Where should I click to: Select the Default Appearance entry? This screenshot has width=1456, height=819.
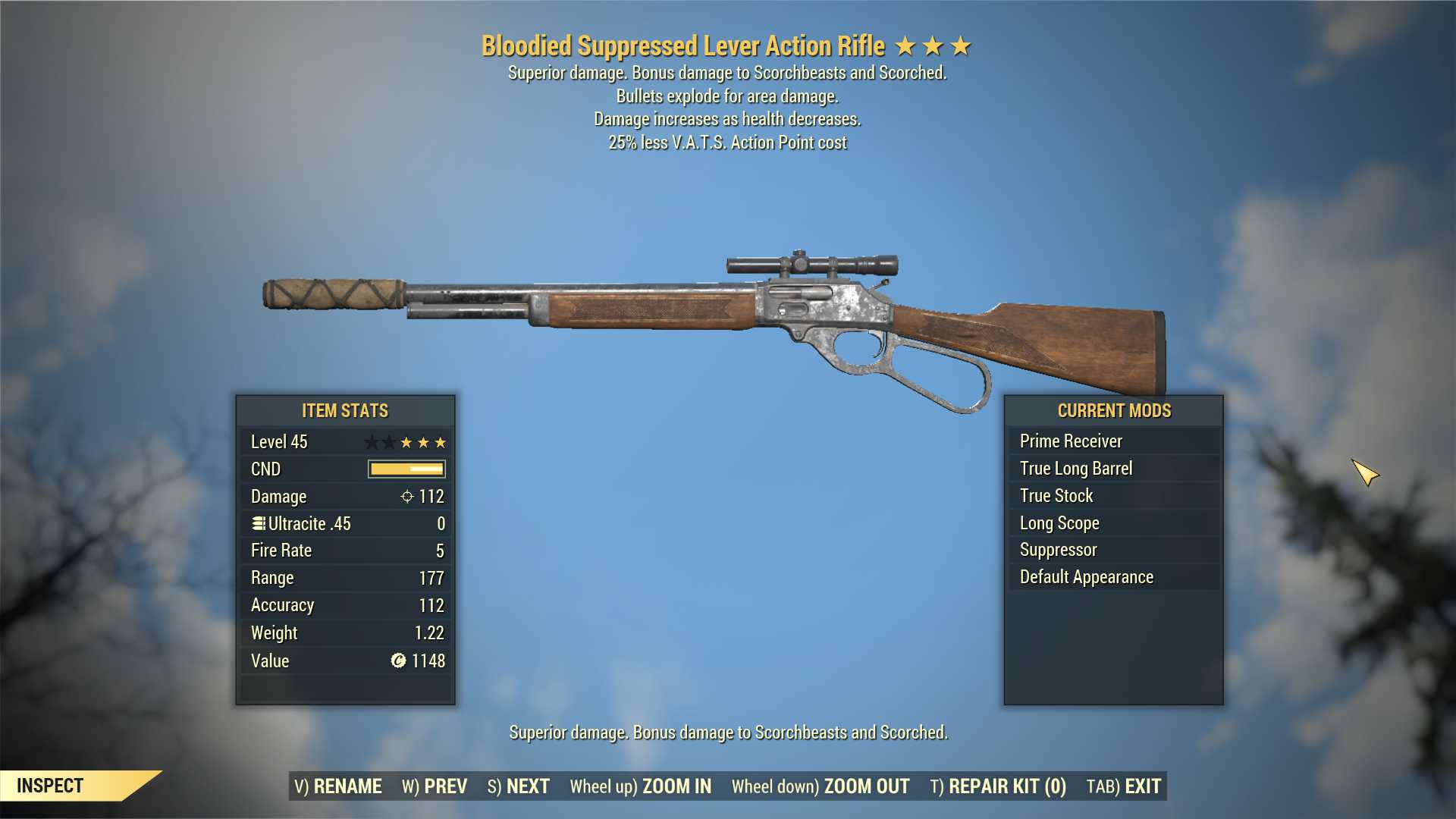(1087, 577)
